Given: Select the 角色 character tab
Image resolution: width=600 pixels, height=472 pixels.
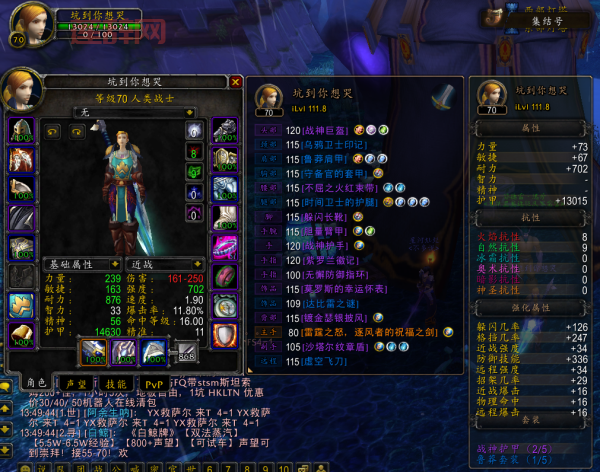Looking at the screenshot, I should pyautogui.click(x=36, y=383).
